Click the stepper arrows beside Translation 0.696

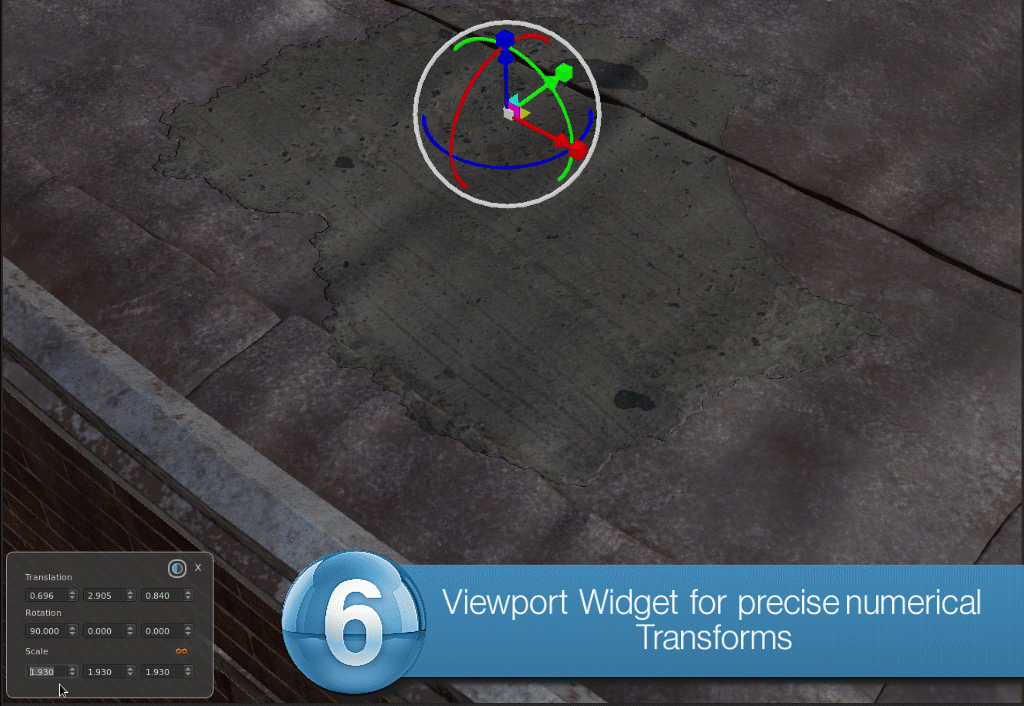point(72,596)
